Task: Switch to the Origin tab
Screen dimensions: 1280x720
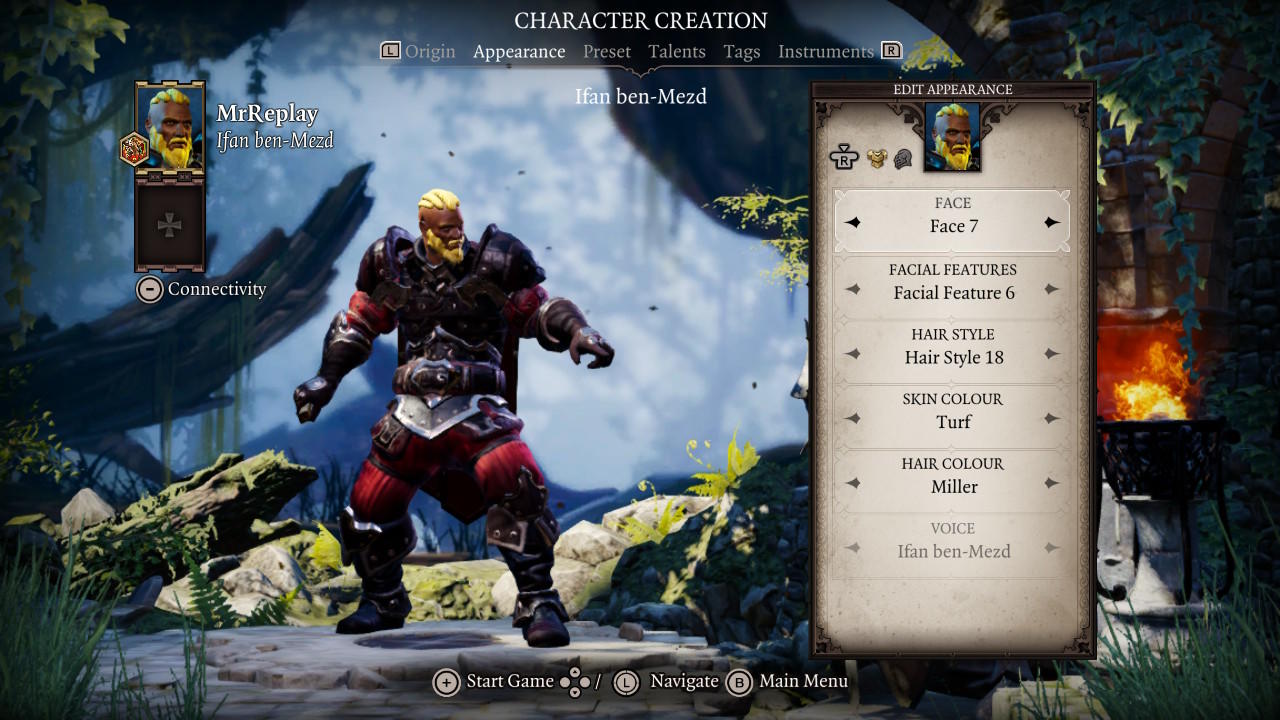Action: (430, 51)
